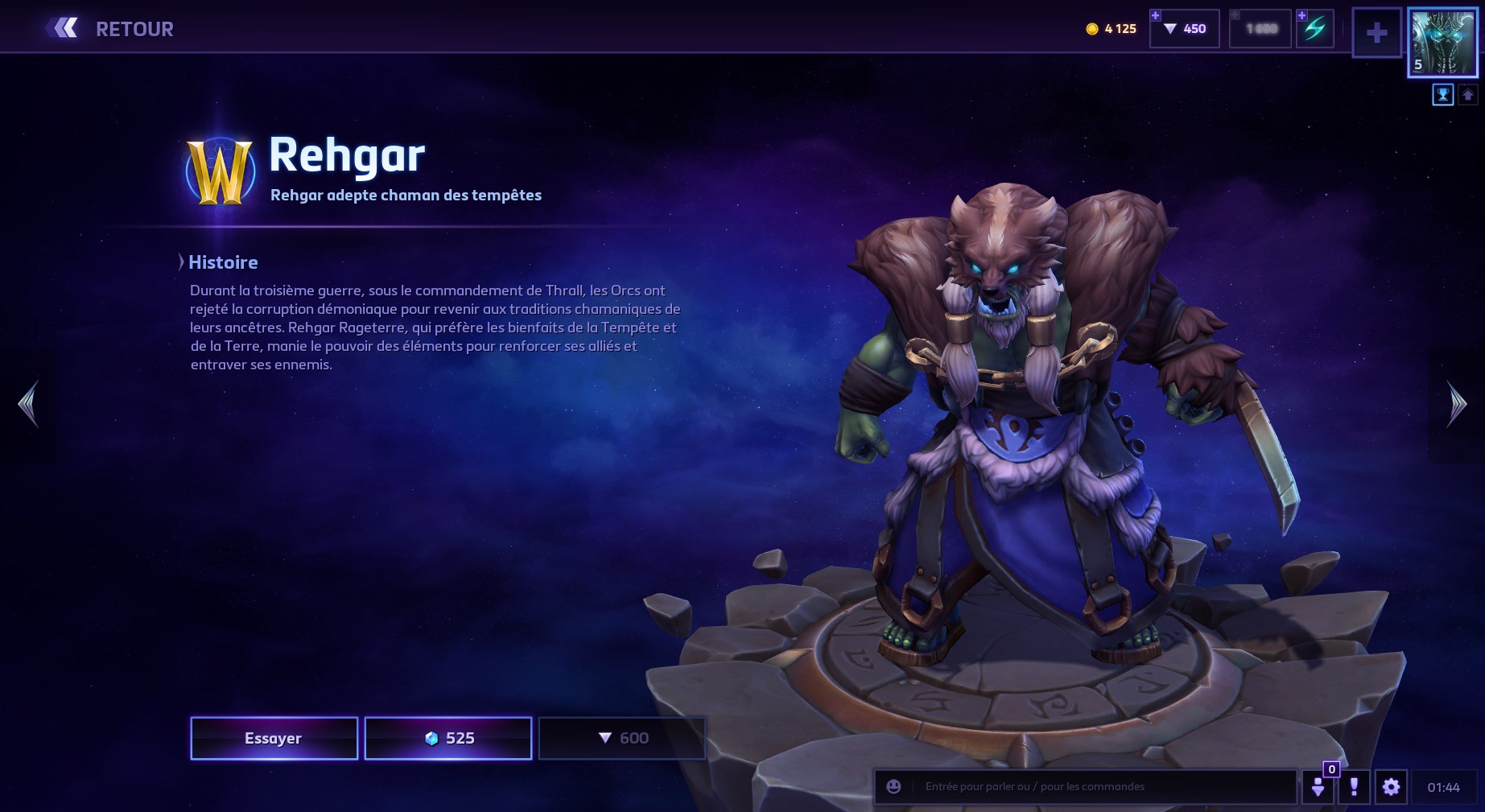Buy Rehgar for 525 gems

pos(448,738)
